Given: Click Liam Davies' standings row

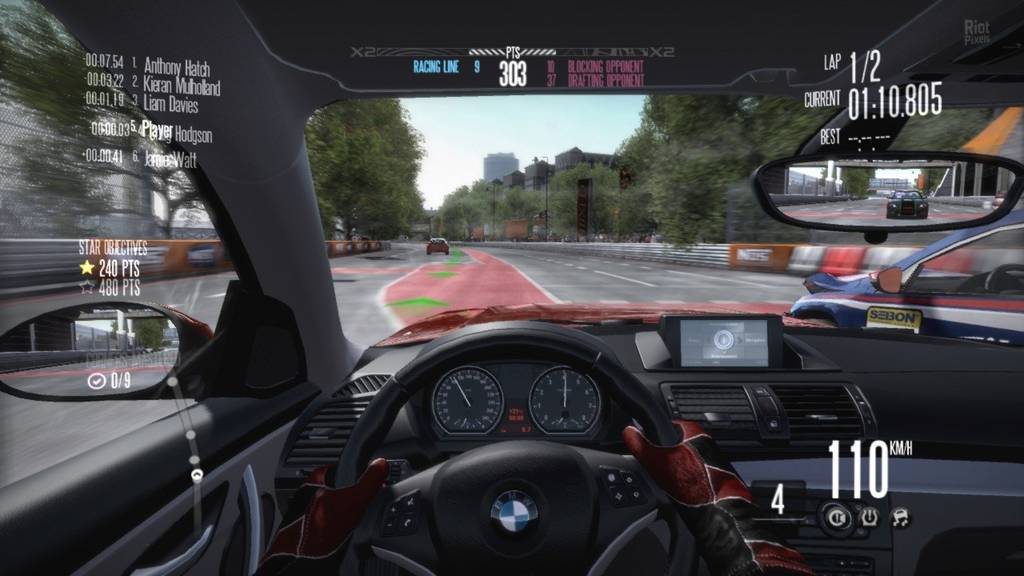Looking at the screenshot, I should [x=170, y=104].
